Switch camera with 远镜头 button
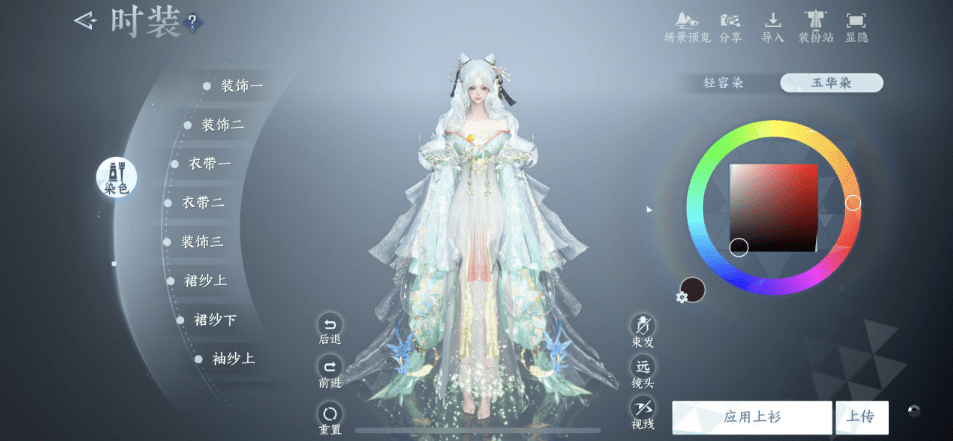 [x=642, y=371]
